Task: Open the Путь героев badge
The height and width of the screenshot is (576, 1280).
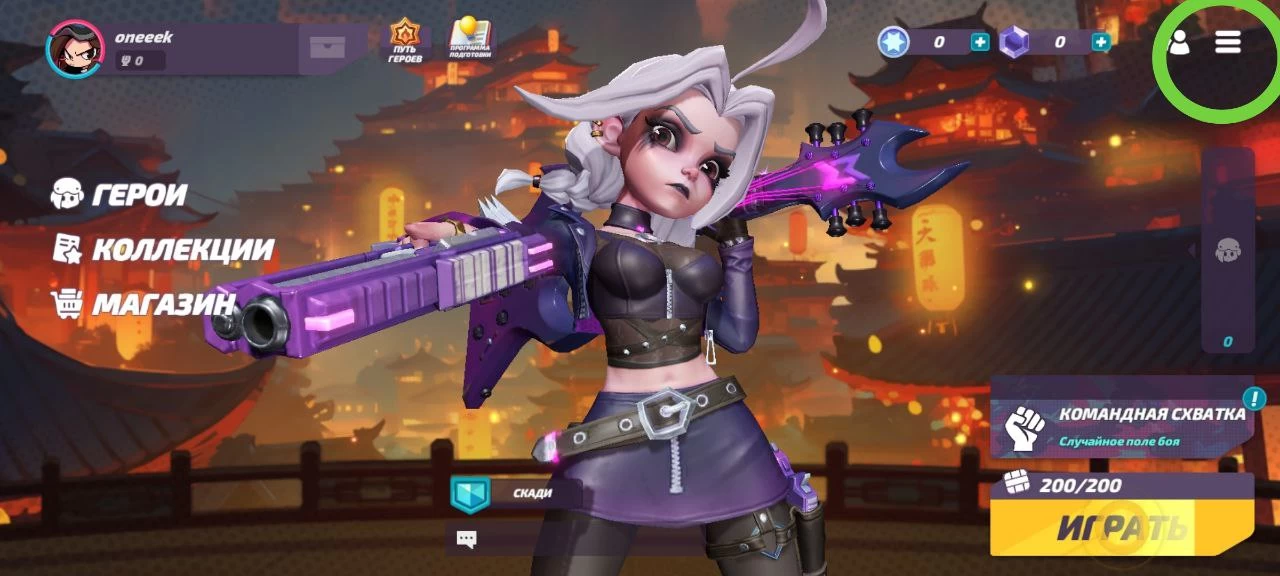Action: tap(405, 42)
